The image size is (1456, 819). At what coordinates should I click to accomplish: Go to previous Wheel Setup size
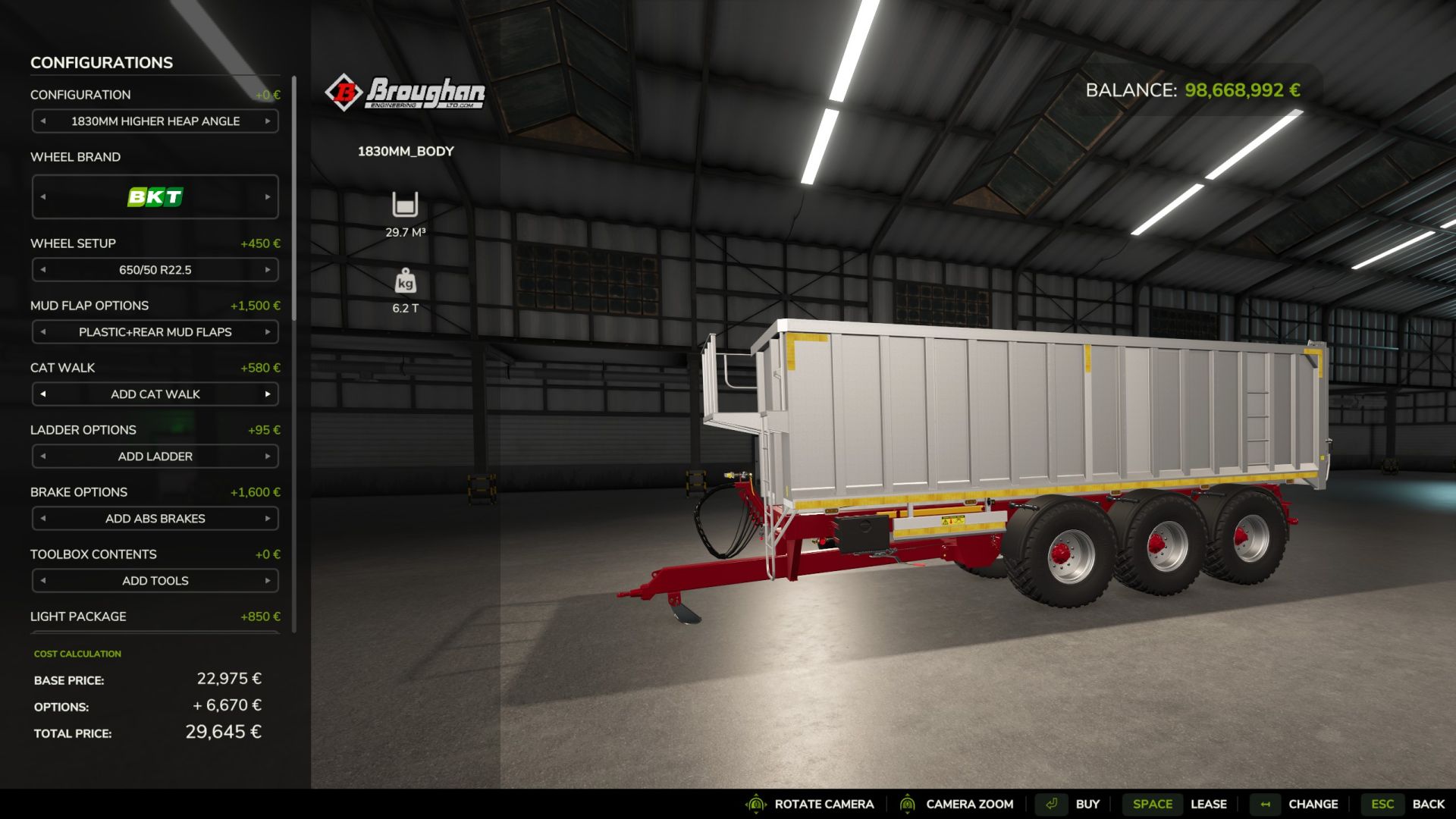pos(43,270)
